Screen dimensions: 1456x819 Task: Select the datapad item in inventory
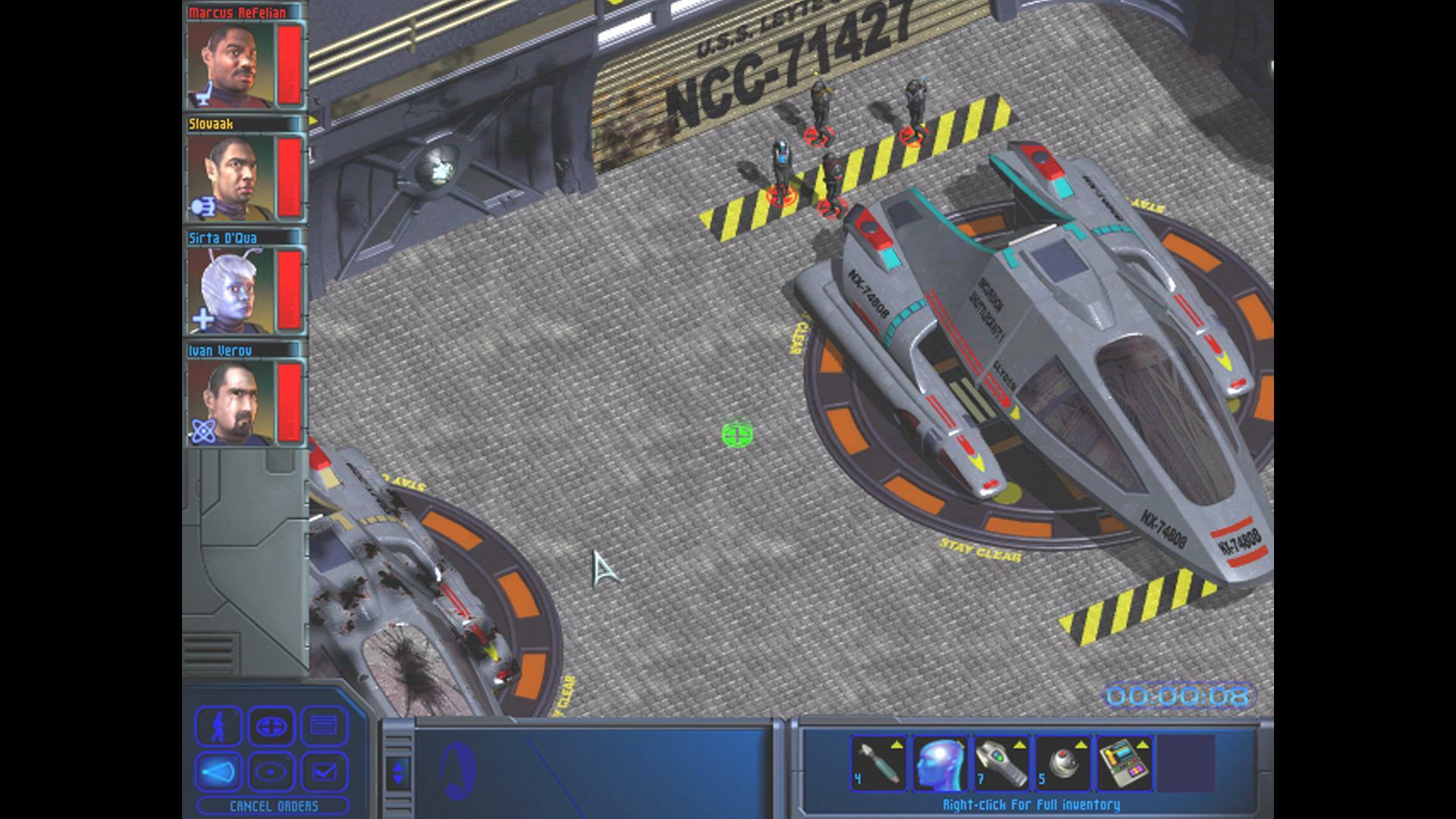pyautogui.click(x=1124, y=764)
